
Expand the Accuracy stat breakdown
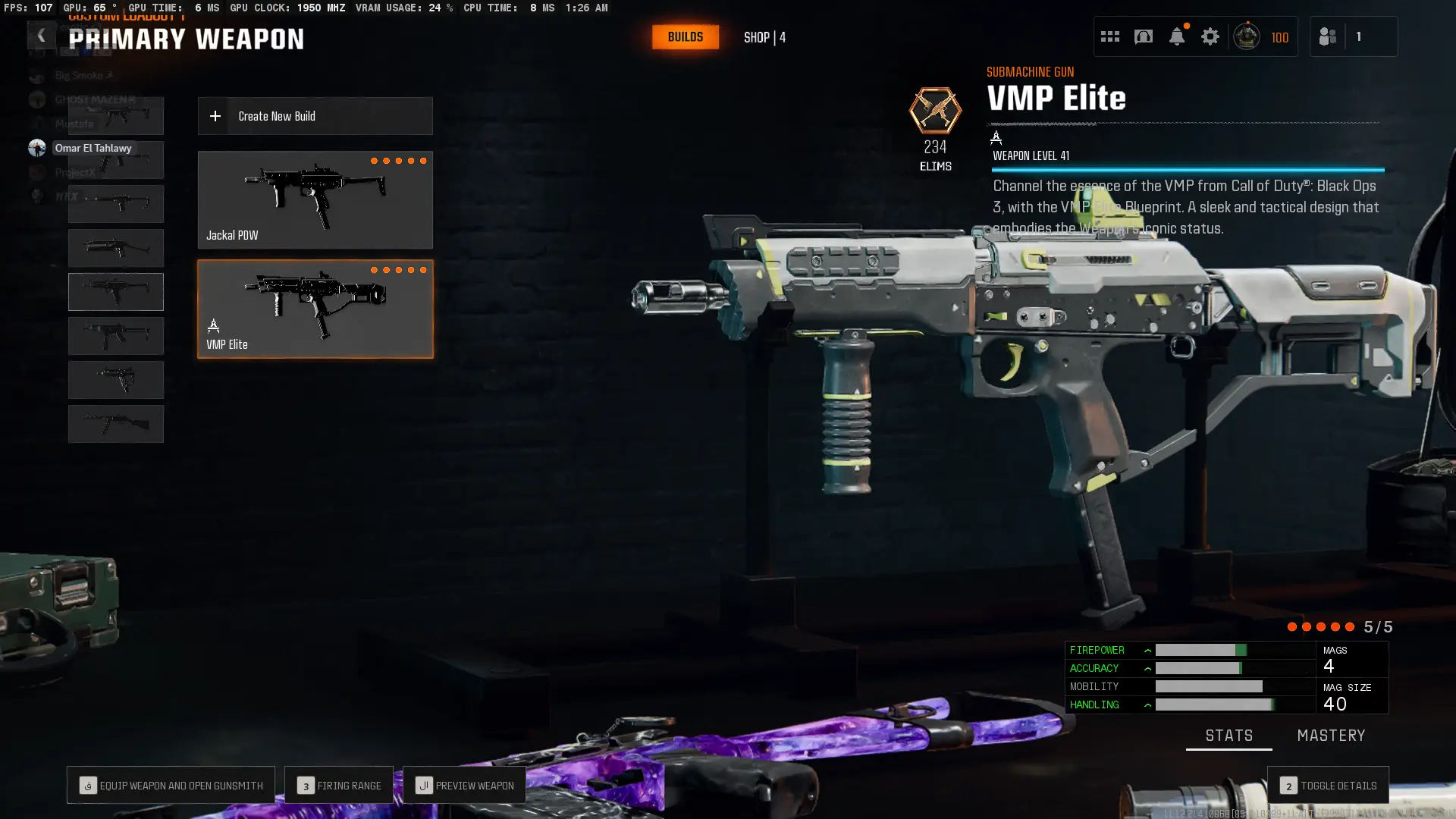[1147, 668]
